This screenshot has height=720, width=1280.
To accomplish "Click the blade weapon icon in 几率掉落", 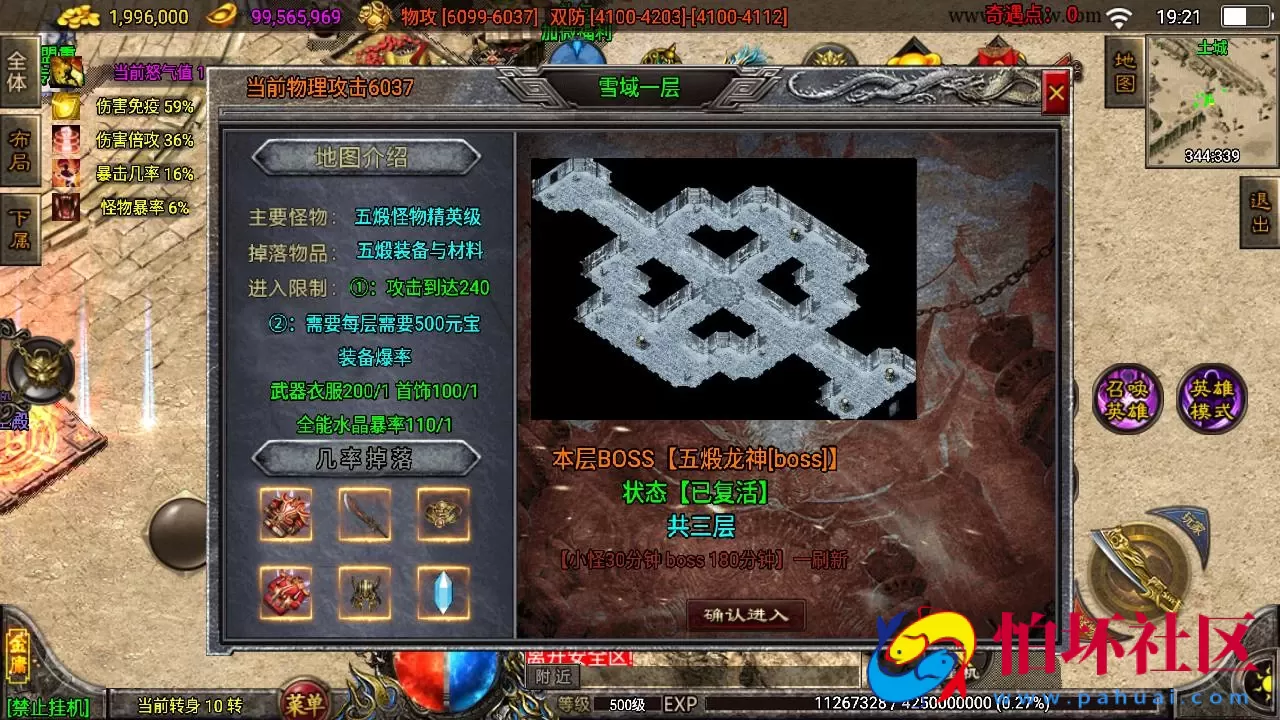I will coord(364,515).
